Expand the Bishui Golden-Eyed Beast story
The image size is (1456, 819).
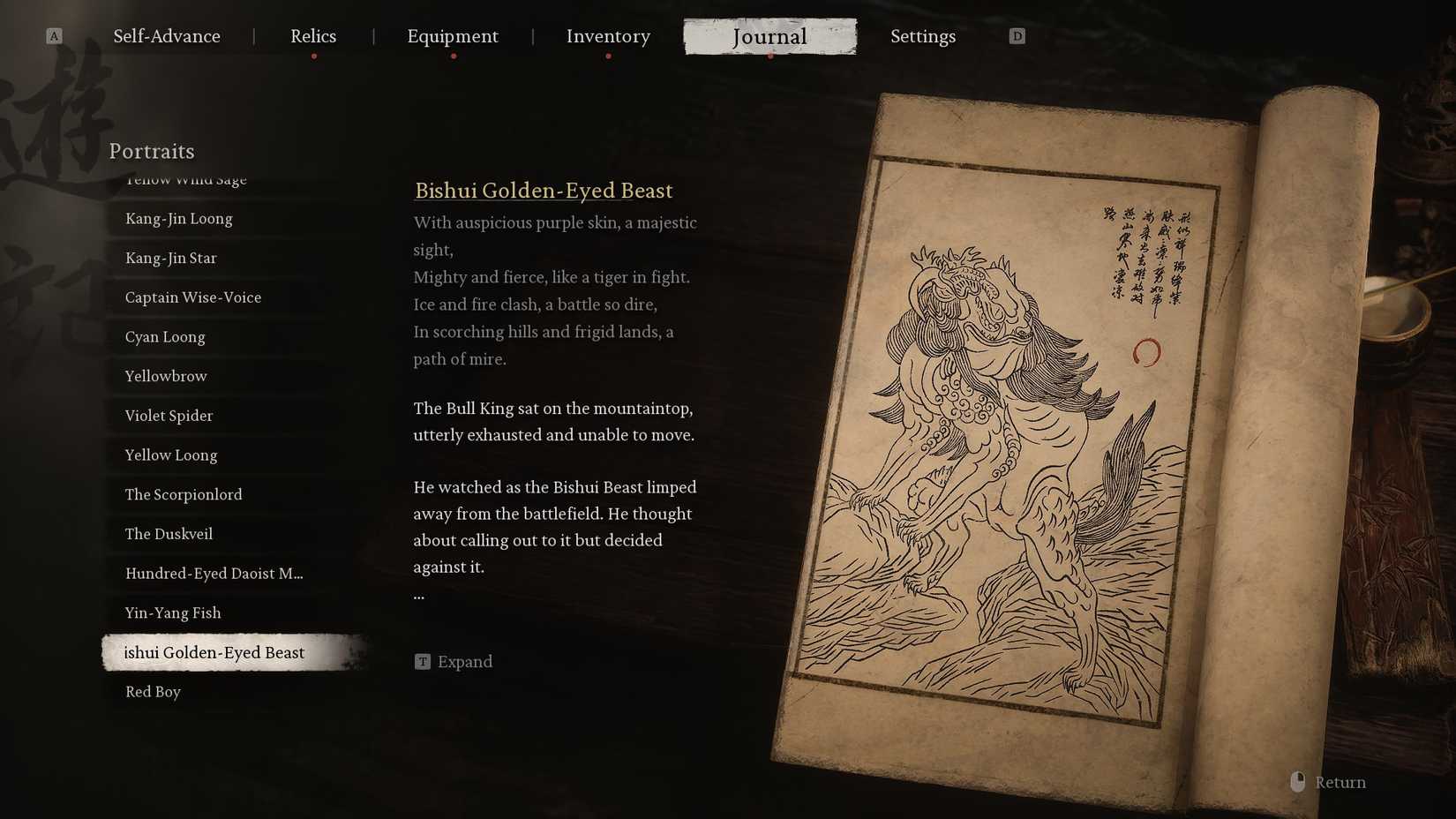(465, 660)
